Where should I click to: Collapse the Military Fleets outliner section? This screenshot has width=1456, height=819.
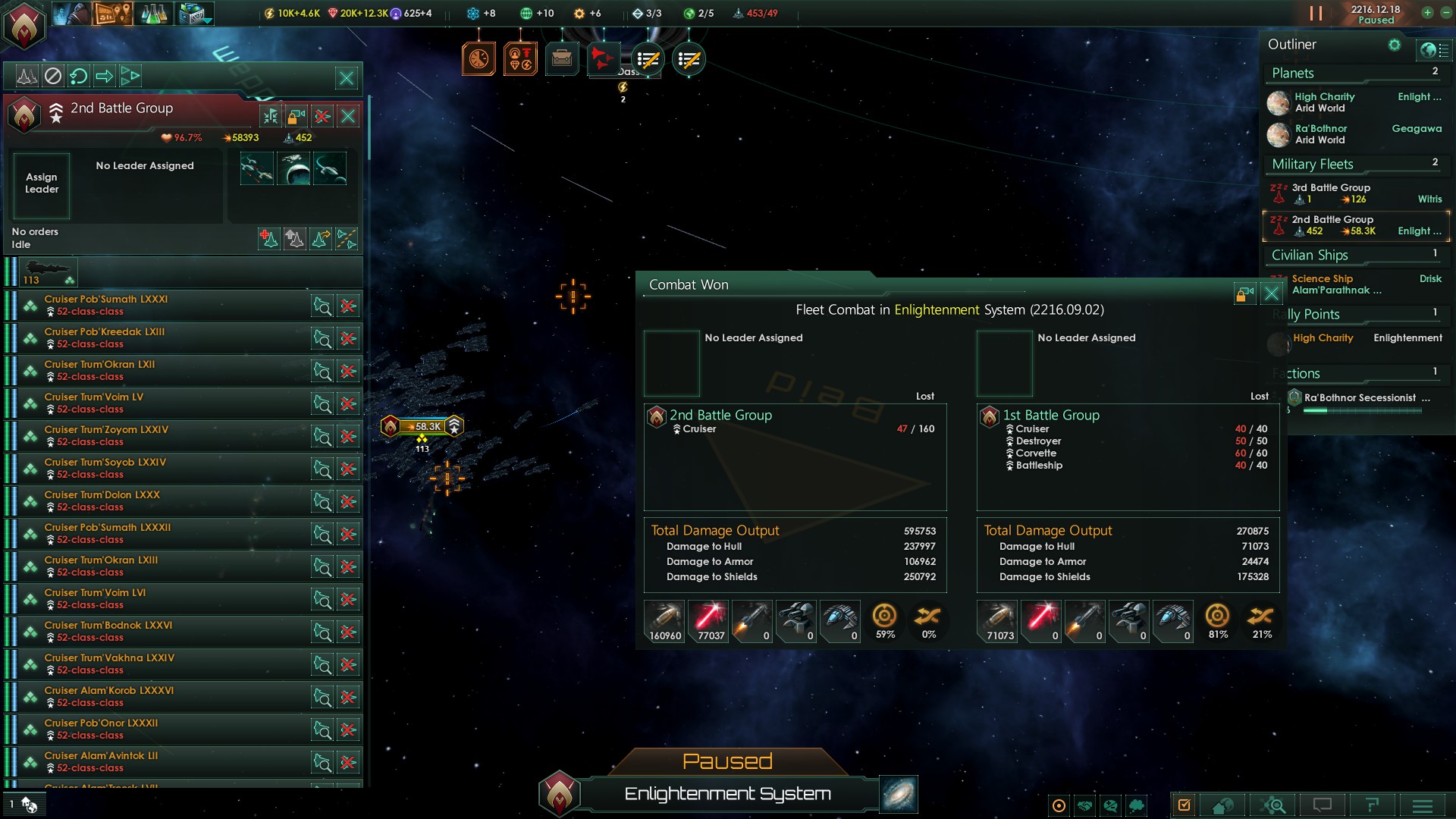[x=1312, y=164]
